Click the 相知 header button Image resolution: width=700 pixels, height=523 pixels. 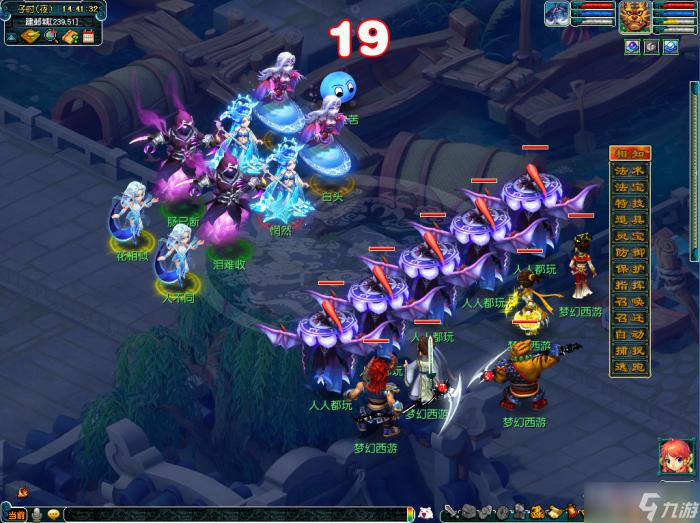pyautogui.click(x=628, y=153)
